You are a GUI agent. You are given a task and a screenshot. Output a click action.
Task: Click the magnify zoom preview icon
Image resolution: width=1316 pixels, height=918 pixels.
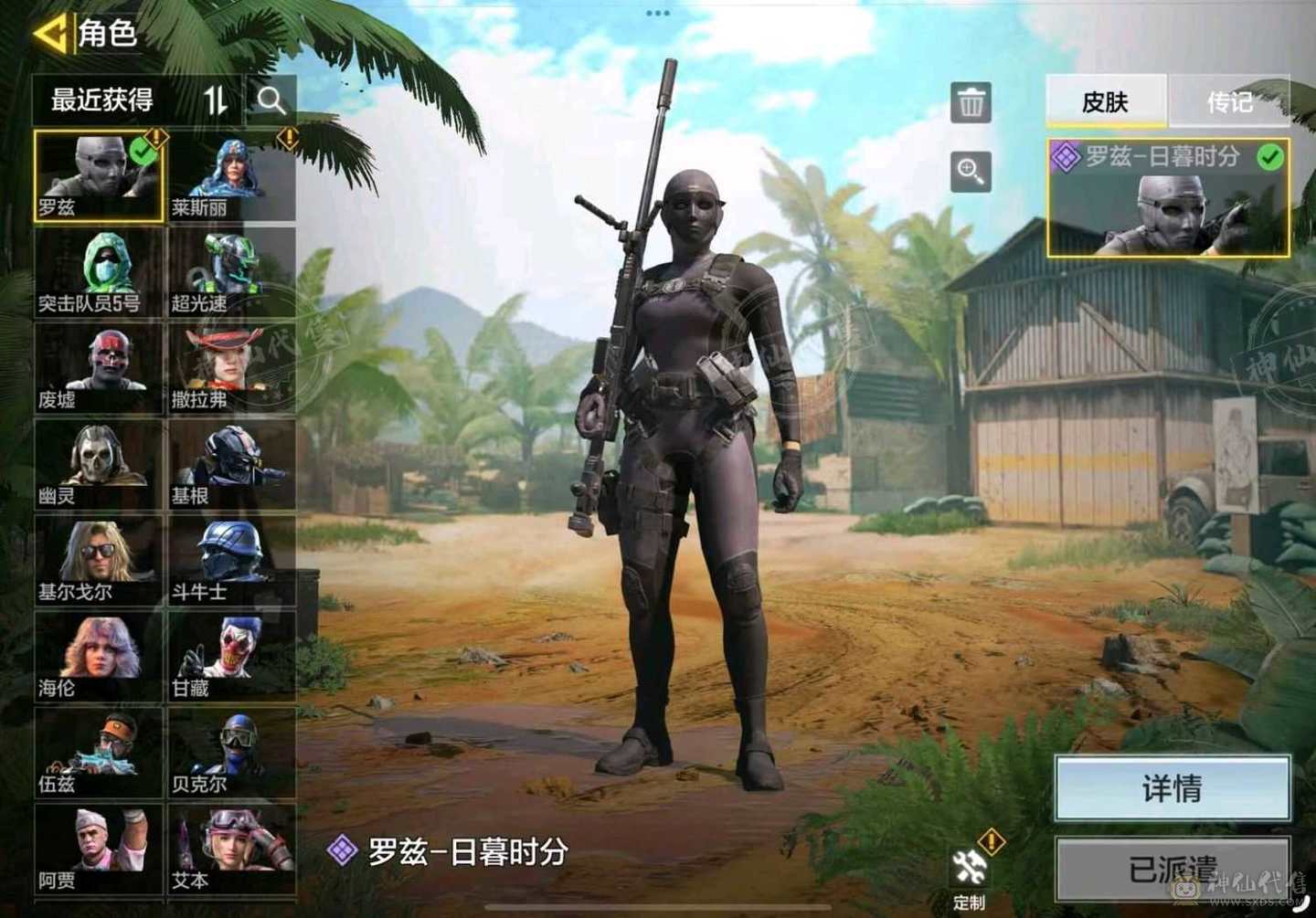971,173
